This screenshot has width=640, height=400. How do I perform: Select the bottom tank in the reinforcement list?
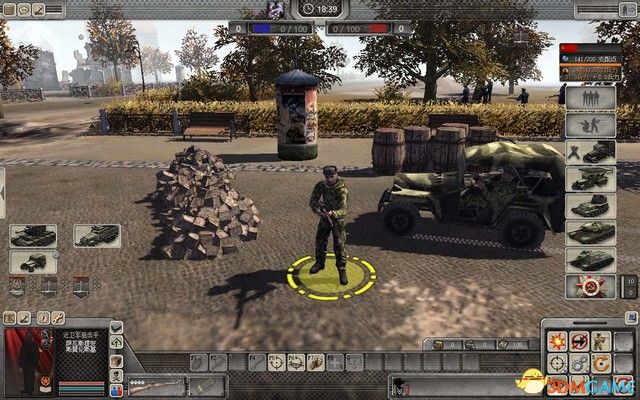coord(590,259)
